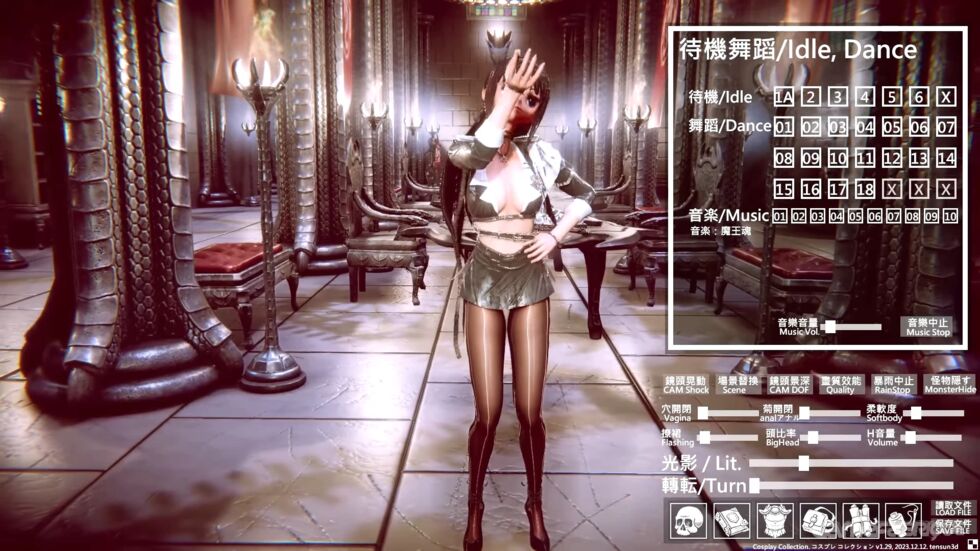
Task: Open the skull icon menu
Action: coord(686,520)
